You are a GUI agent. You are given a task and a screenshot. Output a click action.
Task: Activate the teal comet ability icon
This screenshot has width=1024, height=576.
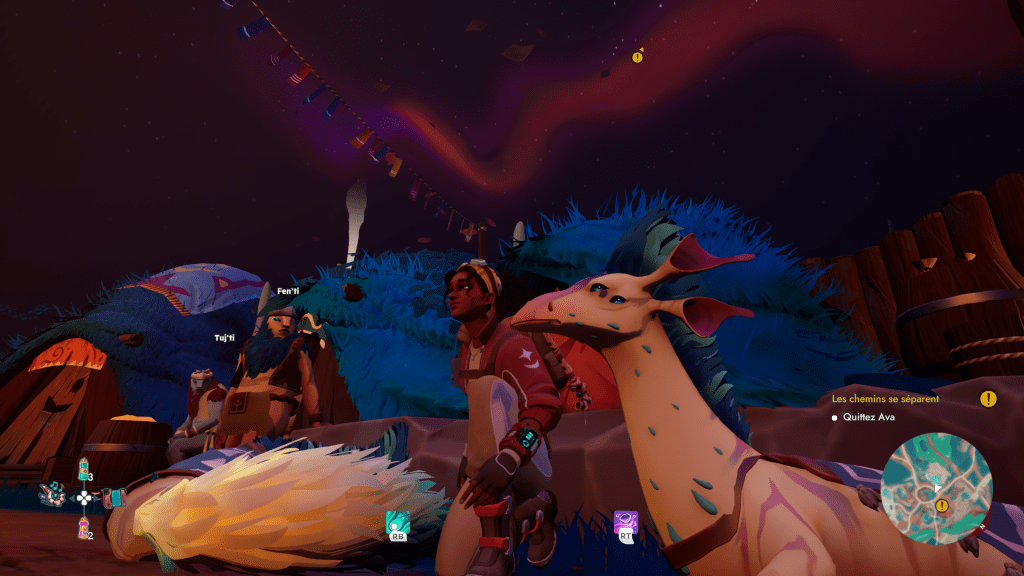(x=397, y=521)
